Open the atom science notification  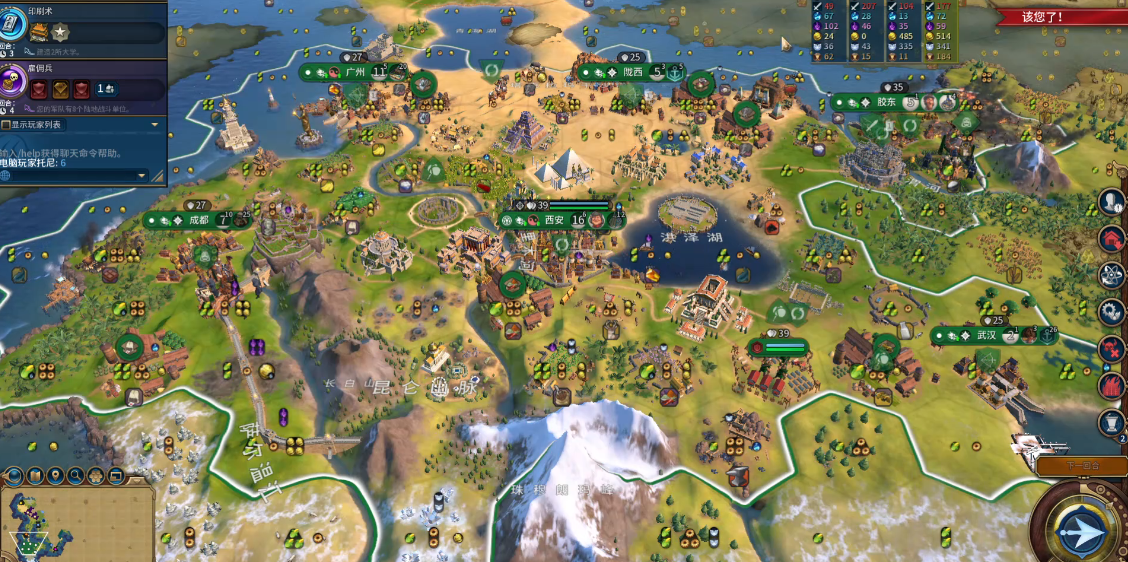(1112, 274)
